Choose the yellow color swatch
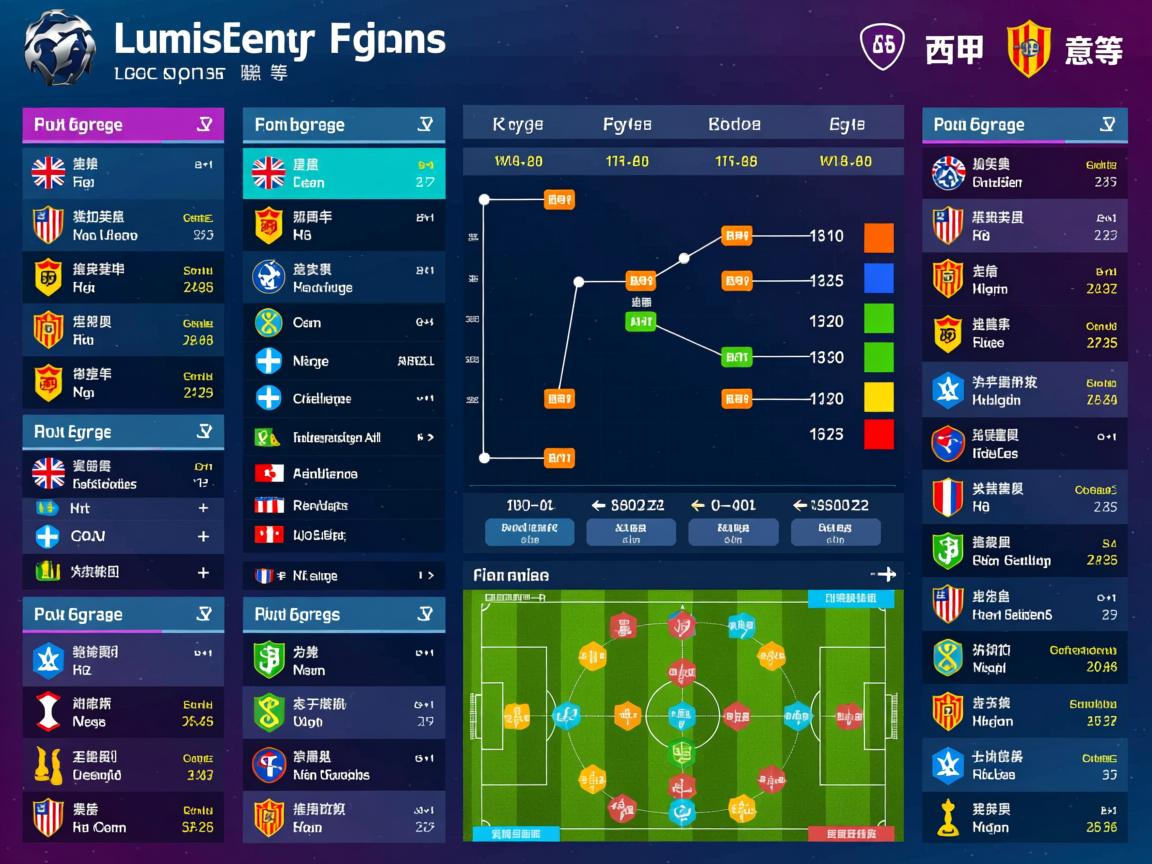Screen dimensions: 1152x864 (878, 397)
